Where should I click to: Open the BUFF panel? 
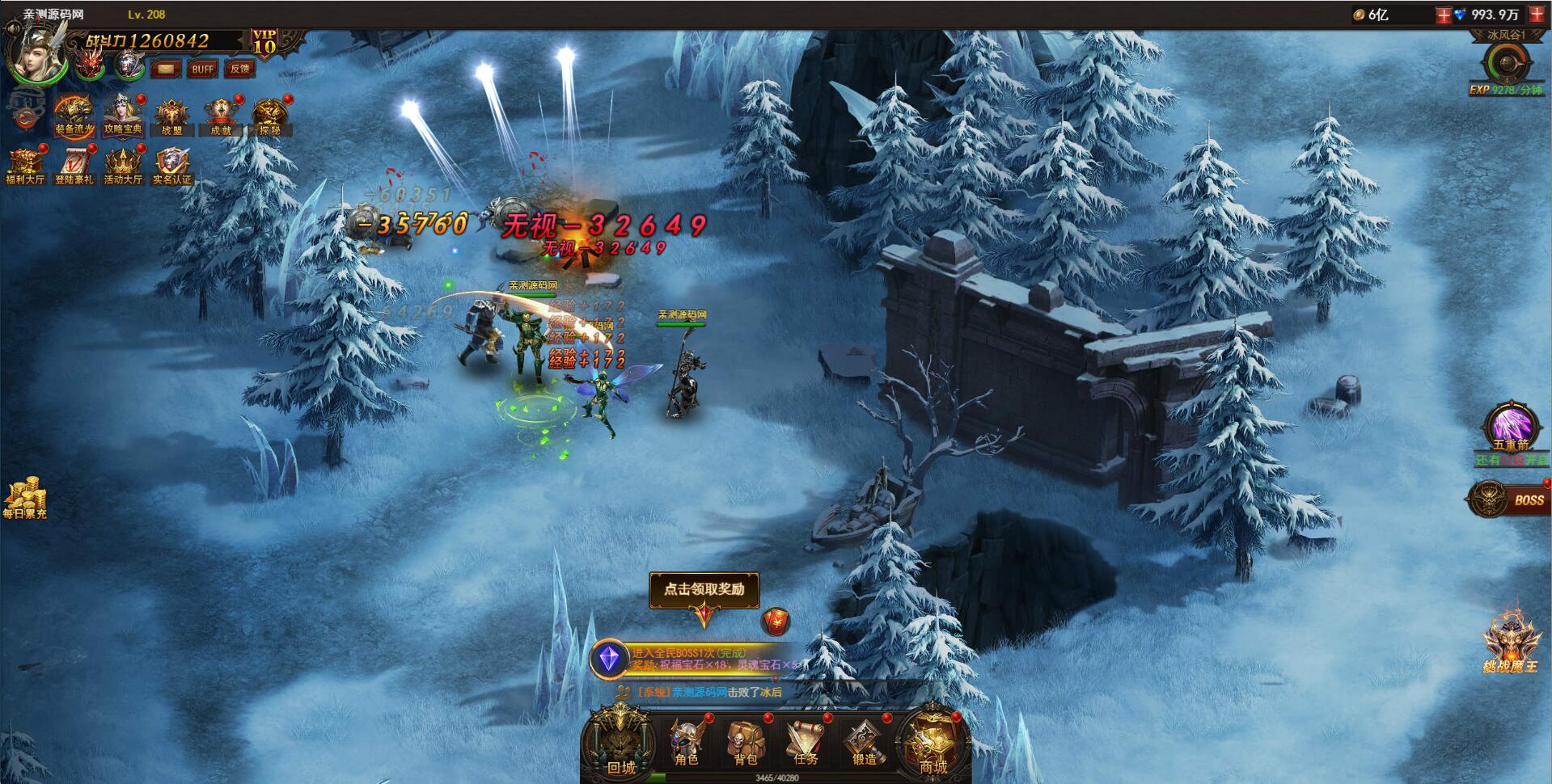pos(202,69)
